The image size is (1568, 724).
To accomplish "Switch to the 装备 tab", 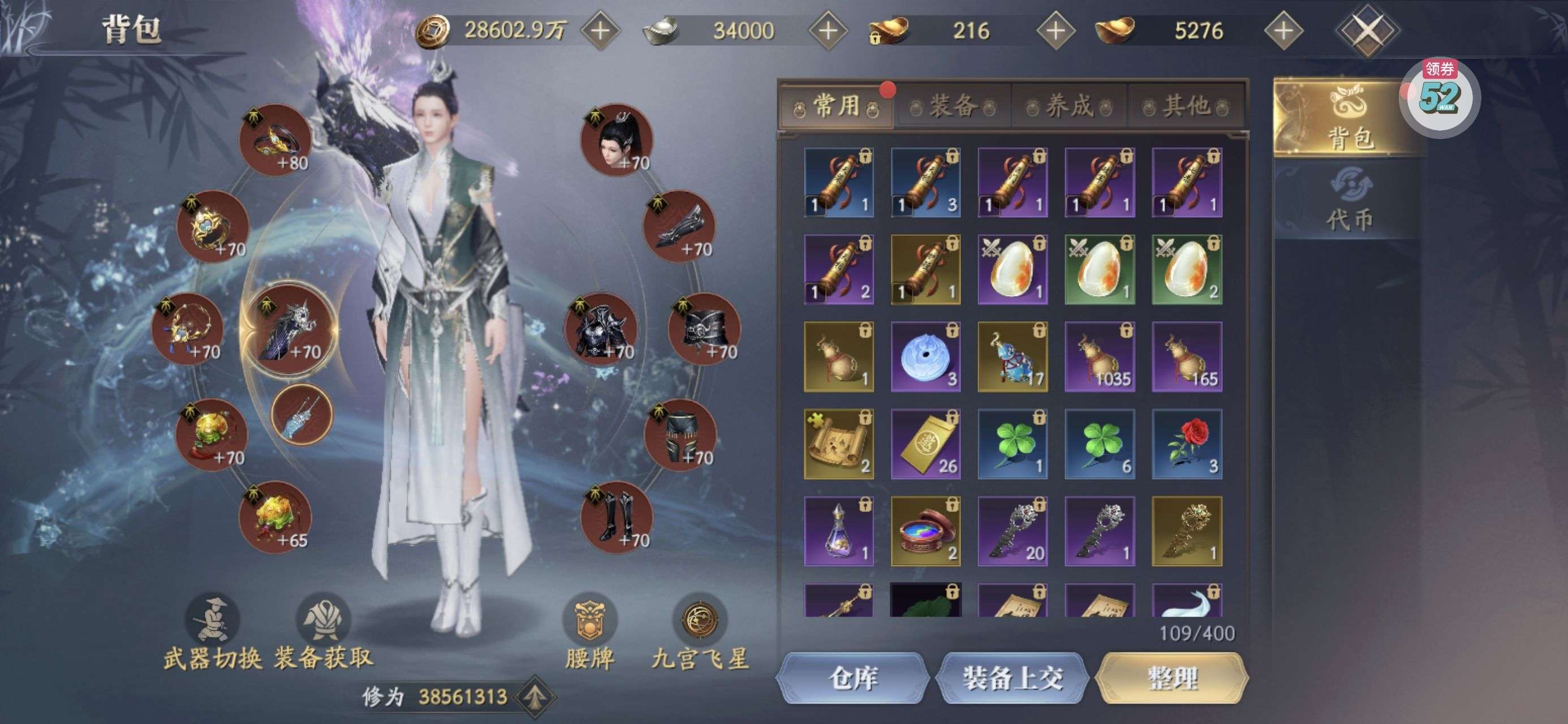I will pos(953,106).
